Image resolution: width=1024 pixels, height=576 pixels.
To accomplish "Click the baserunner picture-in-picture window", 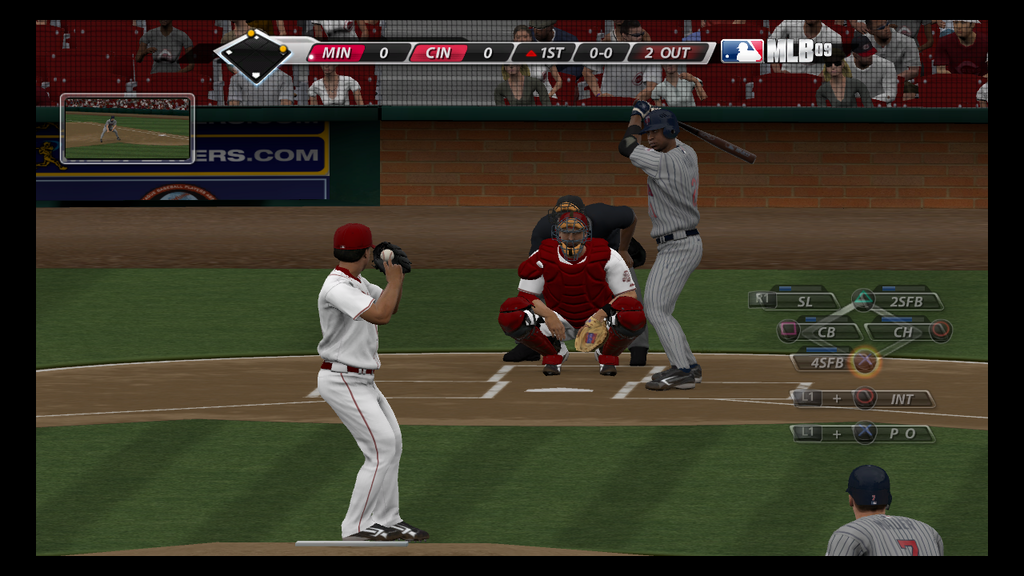I will (127, 129).
